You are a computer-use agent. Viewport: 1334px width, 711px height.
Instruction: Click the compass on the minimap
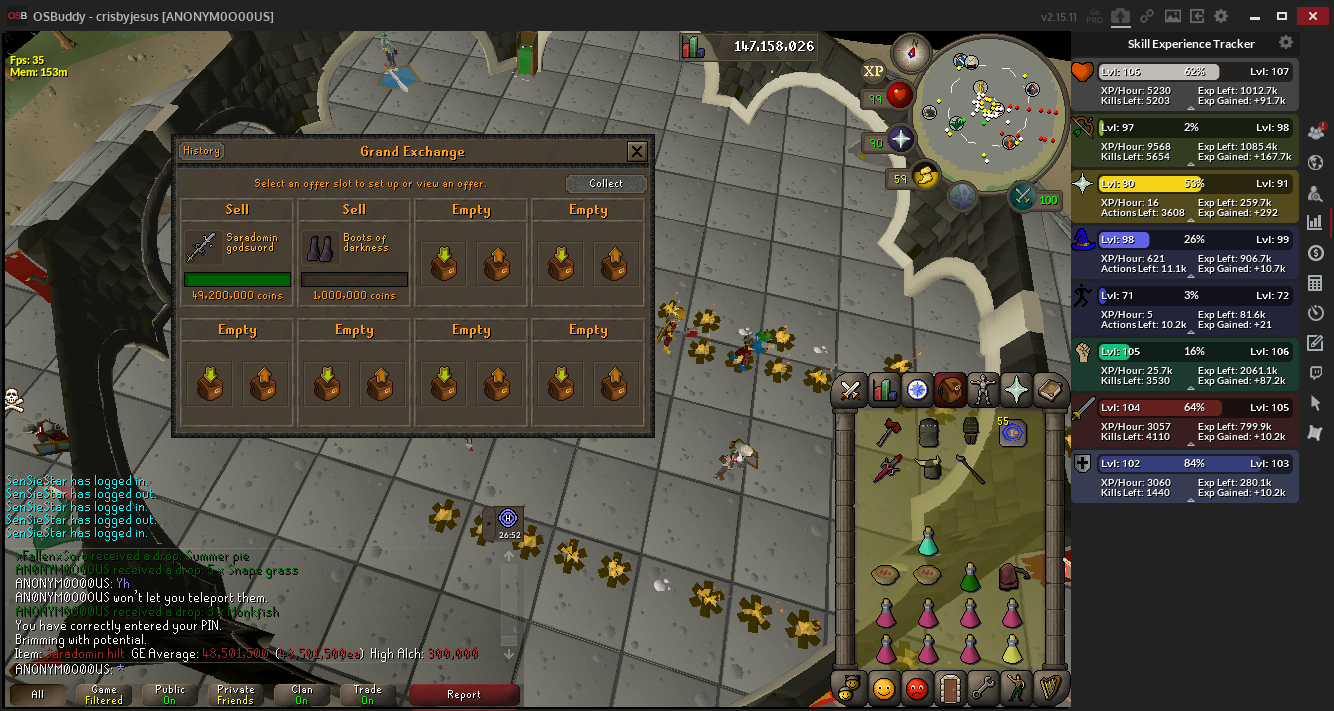pyautogui.click(x=911, y=50)
